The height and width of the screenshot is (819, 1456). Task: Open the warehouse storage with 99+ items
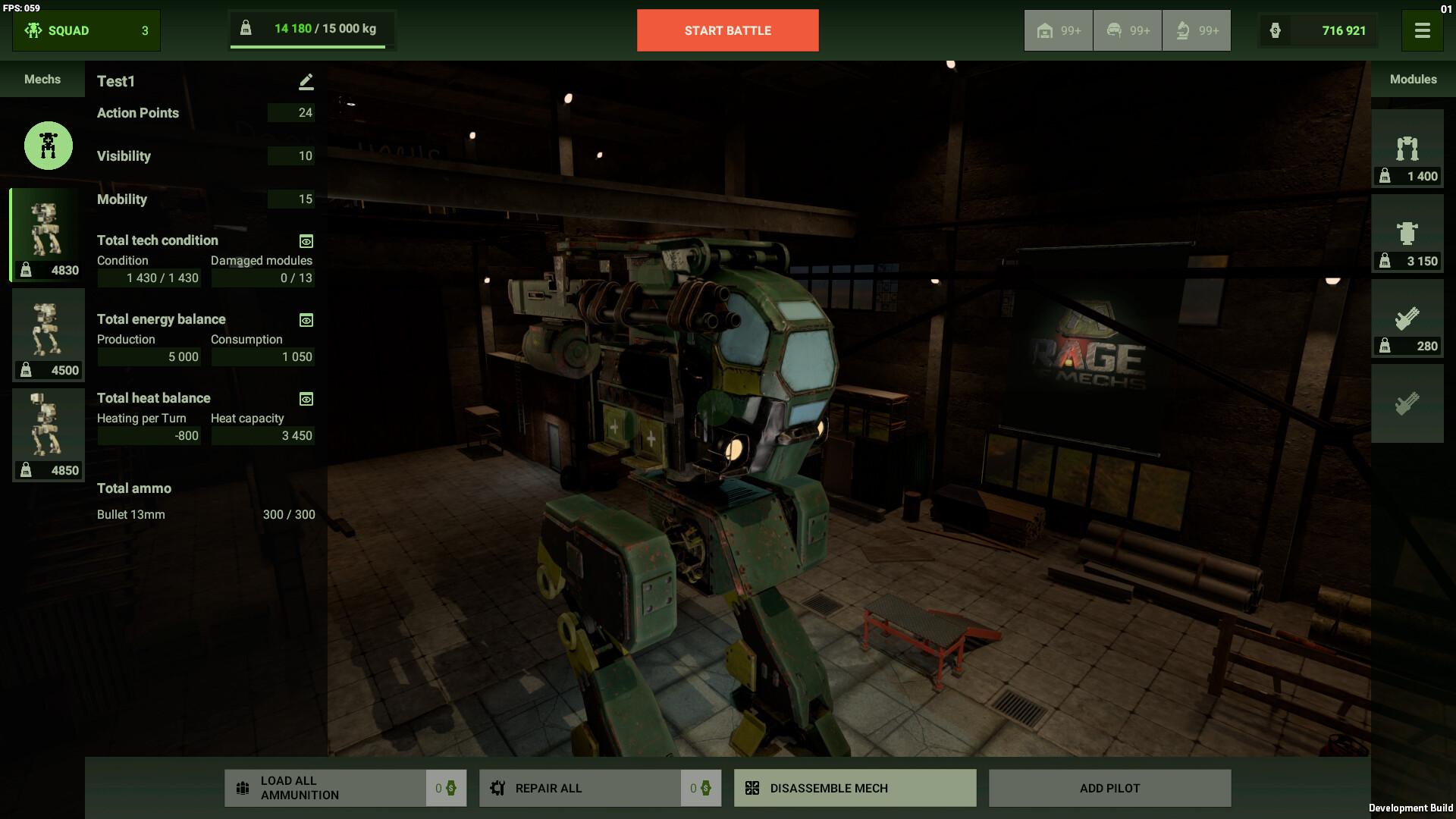coord(1058,30)
